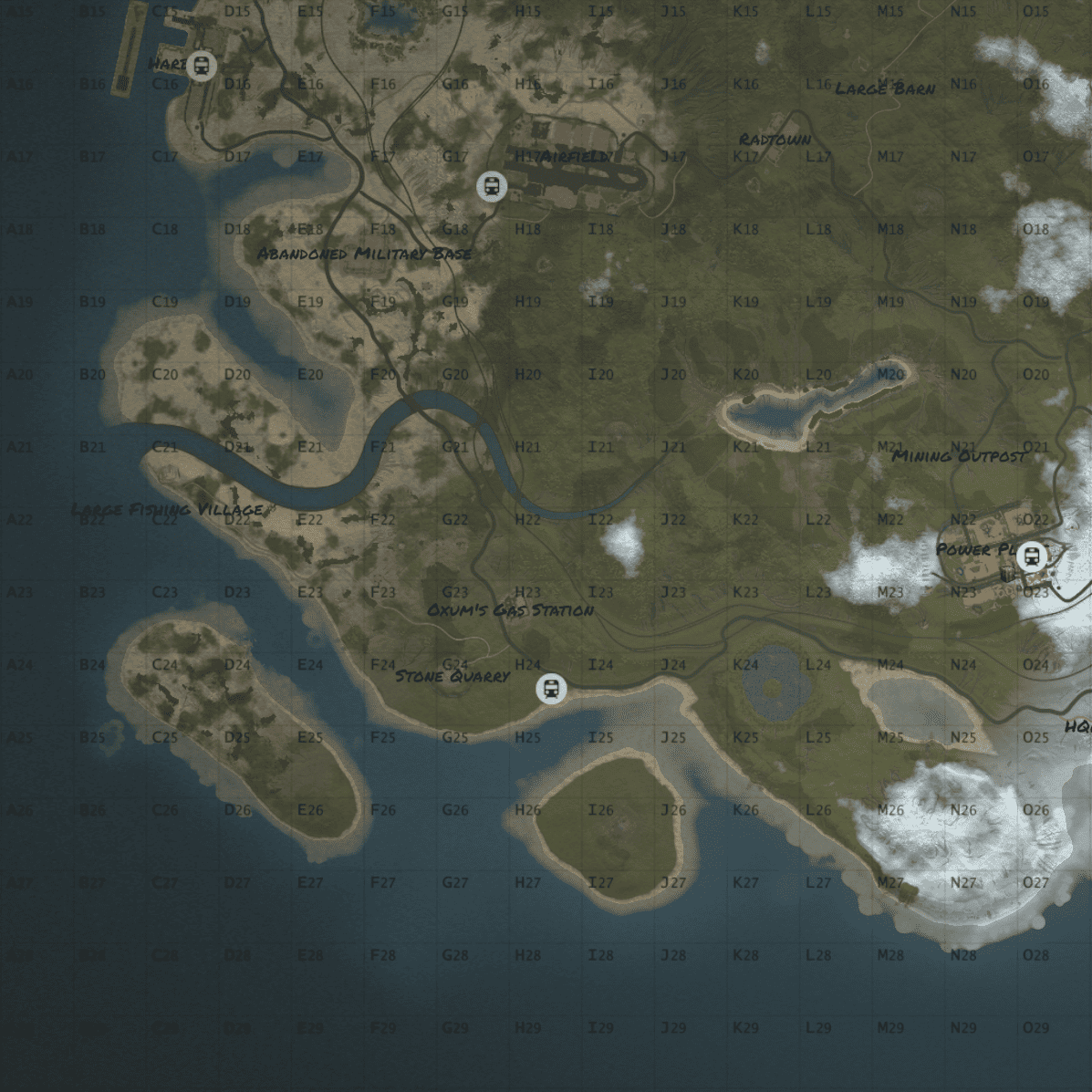Choose the Mining Outpost map label

(958, 455)
